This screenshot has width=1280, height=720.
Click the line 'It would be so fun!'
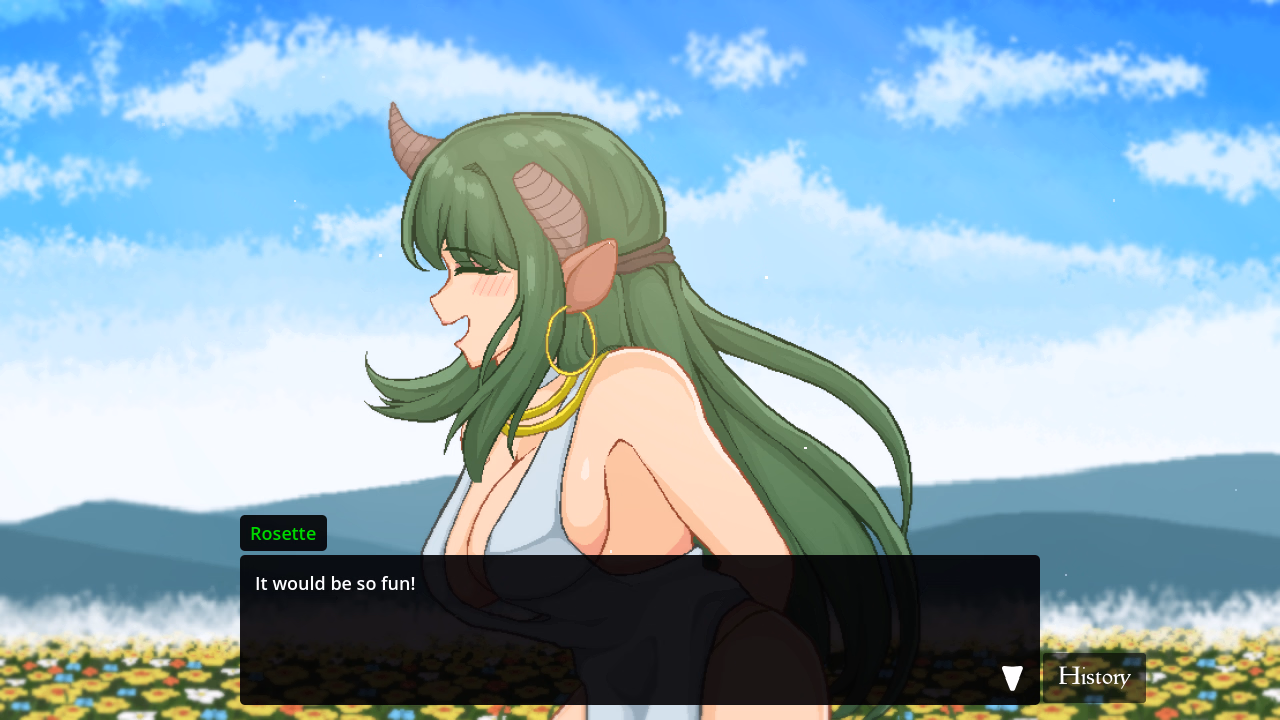coord(335,584)
